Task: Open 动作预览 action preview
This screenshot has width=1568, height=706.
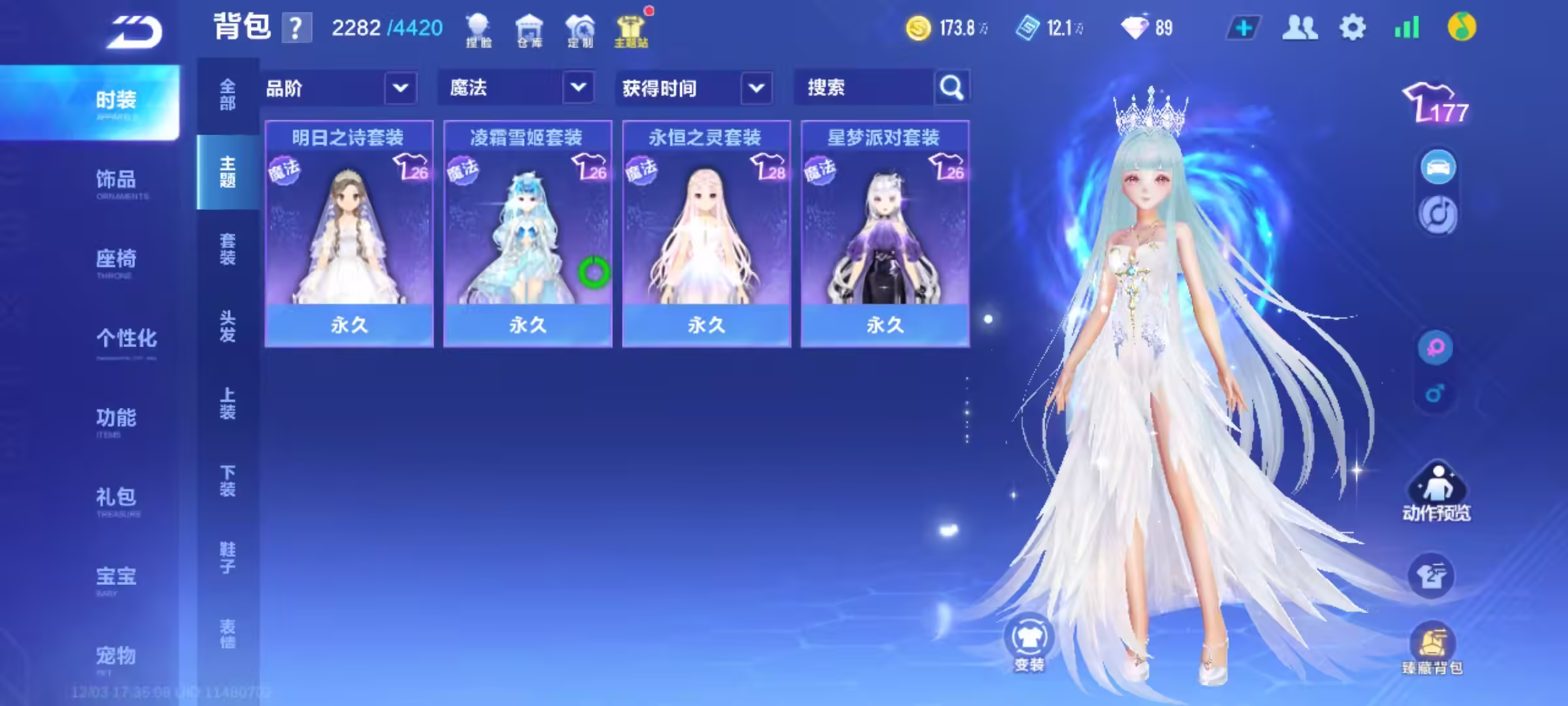Action: (1437, 492)
